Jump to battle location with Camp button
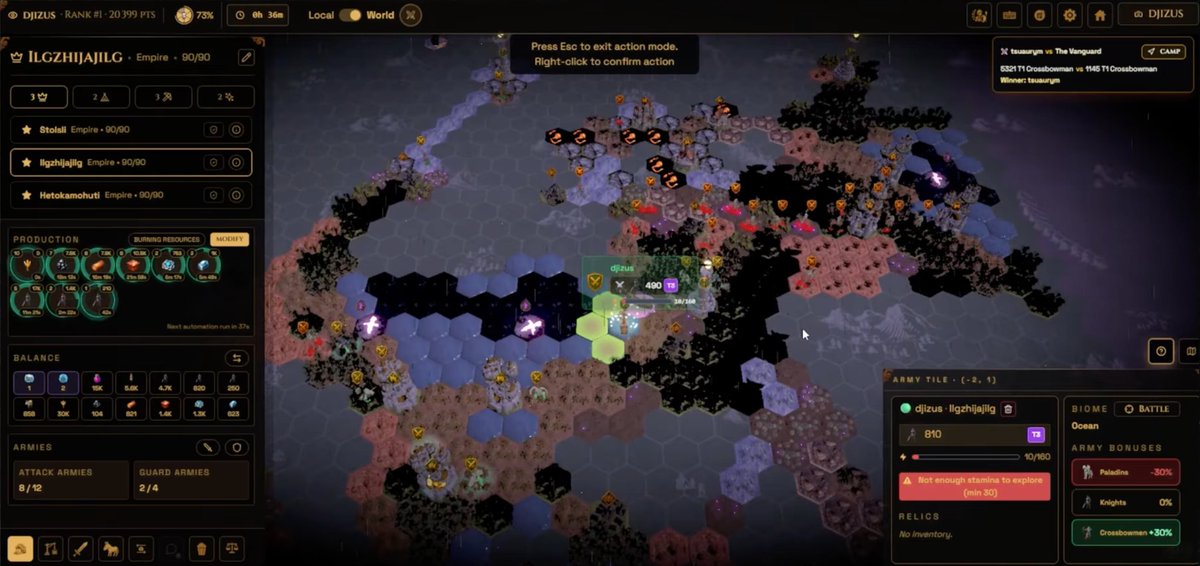 (1163, 51)
